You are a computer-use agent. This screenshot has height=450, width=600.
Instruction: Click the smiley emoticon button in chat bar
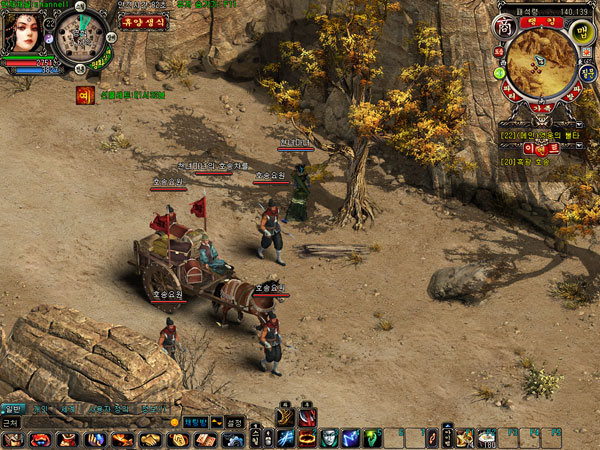click(175, 423)
